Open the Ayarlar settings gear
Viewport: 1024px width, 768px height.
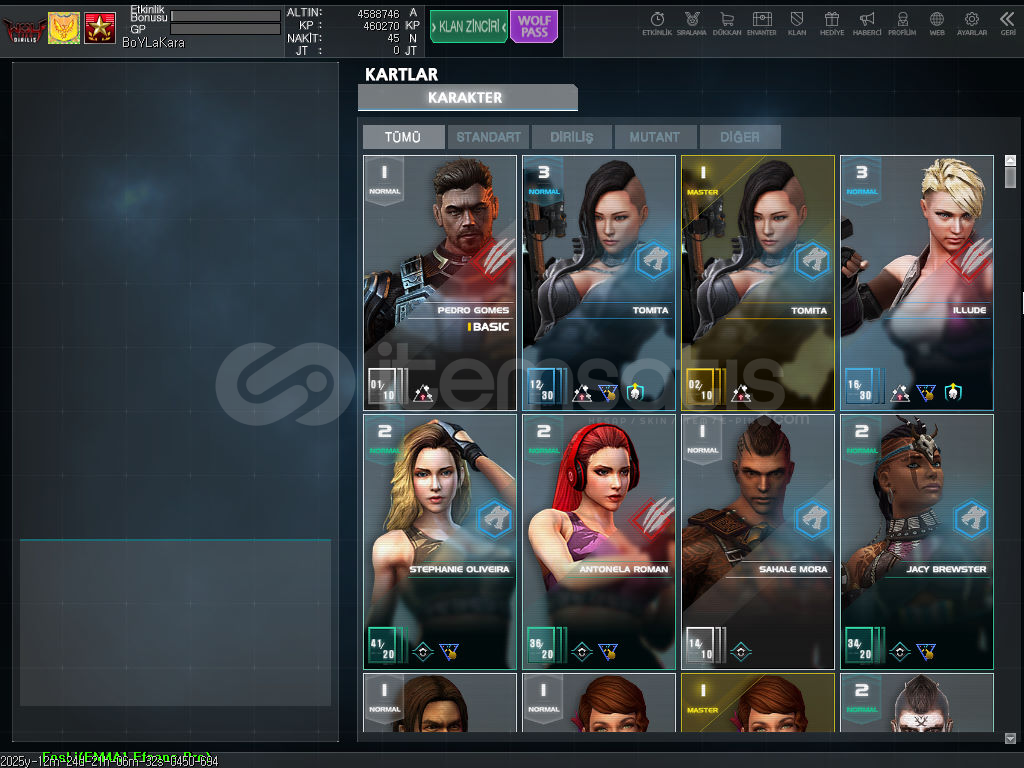pos(971,23)
